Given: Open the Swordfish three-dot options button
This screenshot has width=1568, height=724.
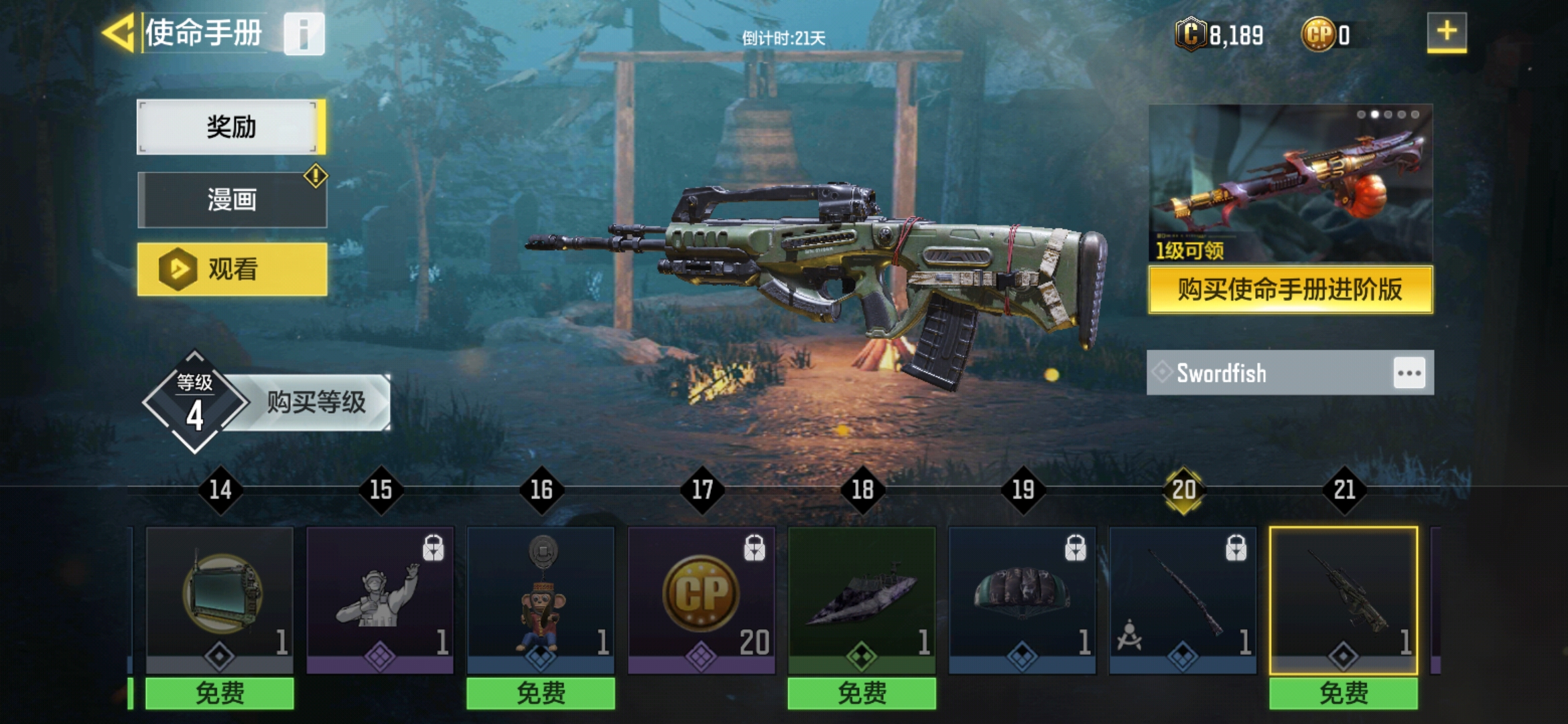Looking at the screenshot, I should click(x=1409, y=373).
